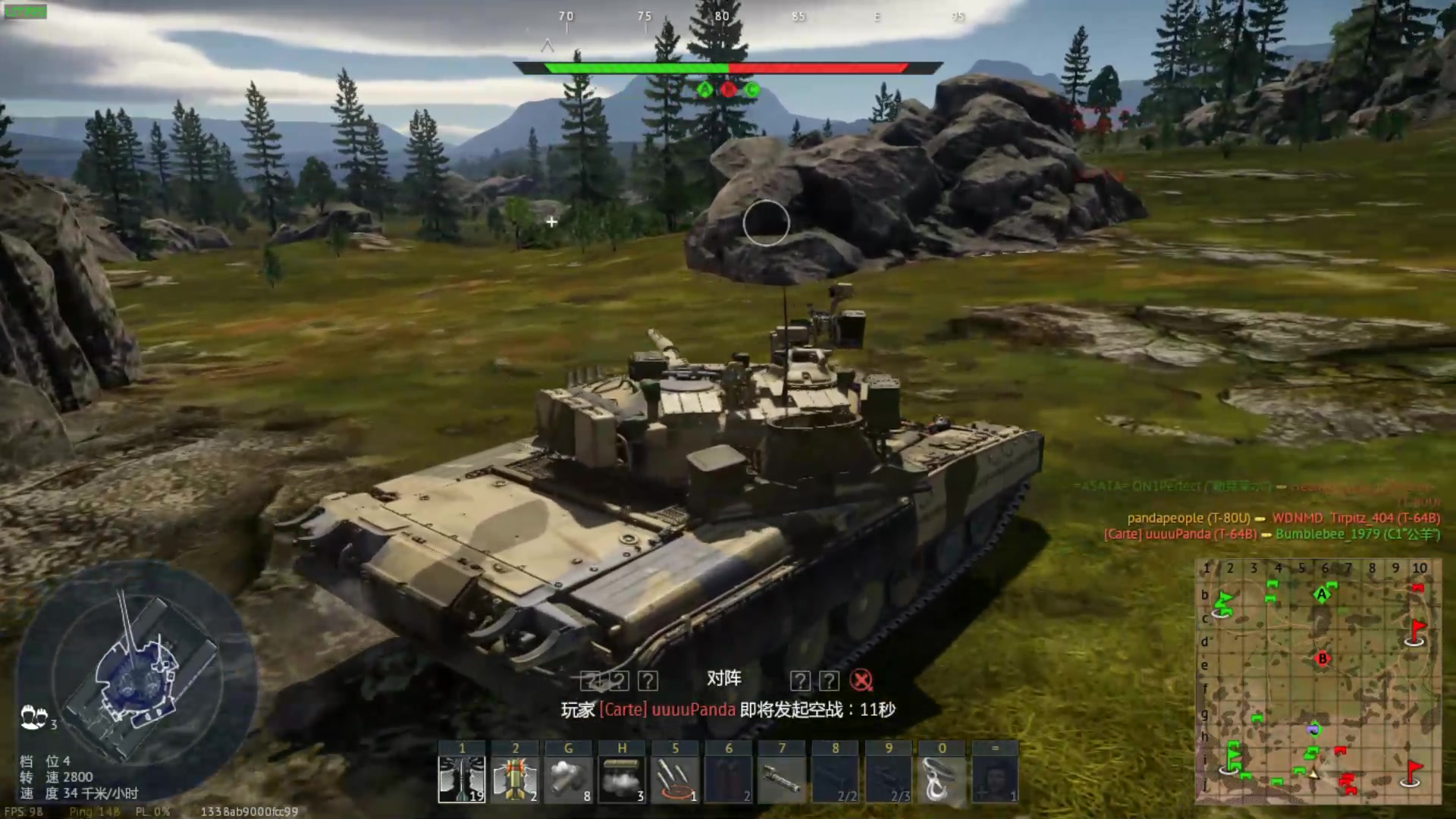
Task: Click capture point B on the minimap
Action: click(x=1323, y=658)
